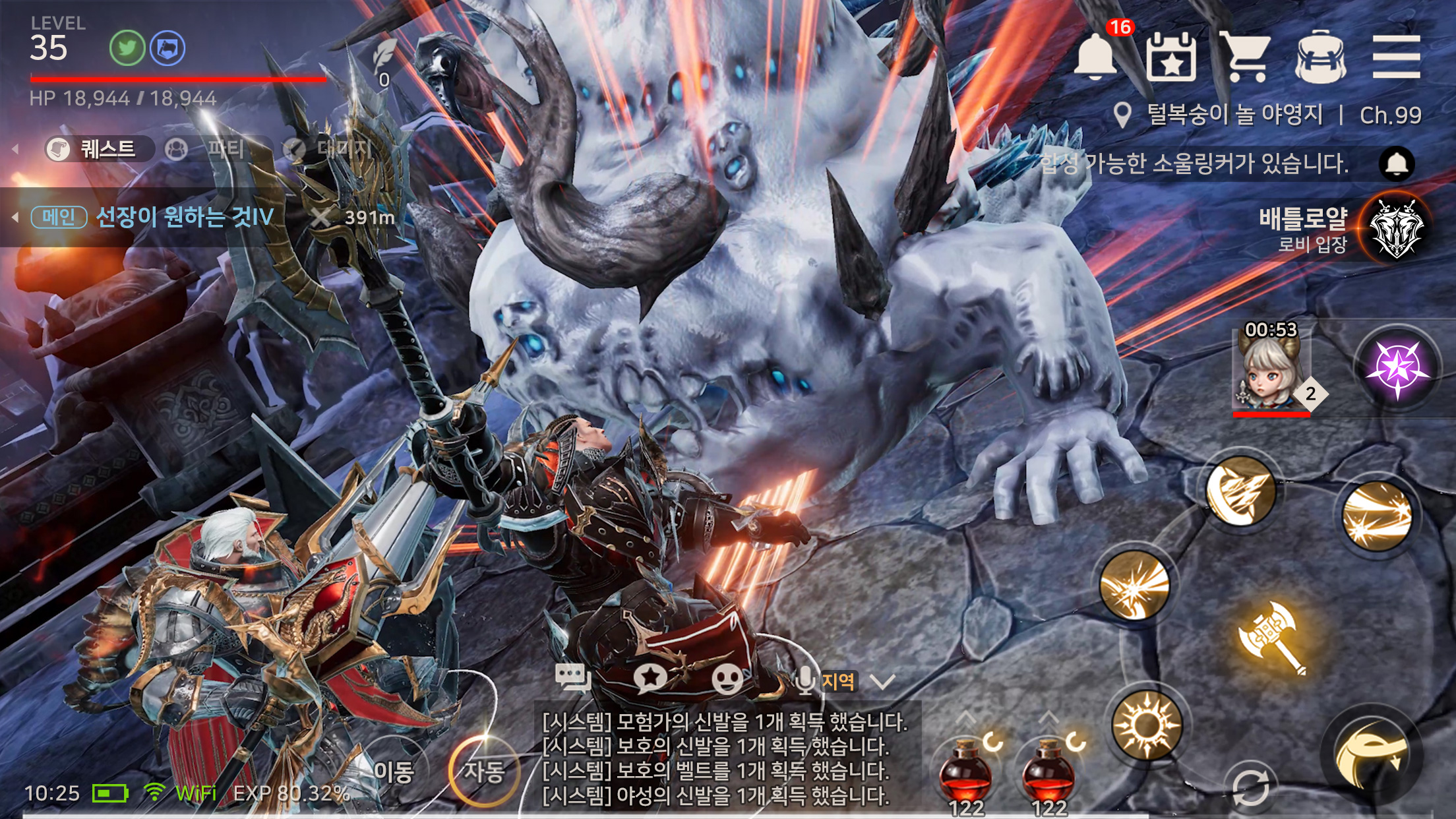Viewport: 1456px width, 819px height.
Task: Open the emoji face icon in chat
Action: pos(727,678)
